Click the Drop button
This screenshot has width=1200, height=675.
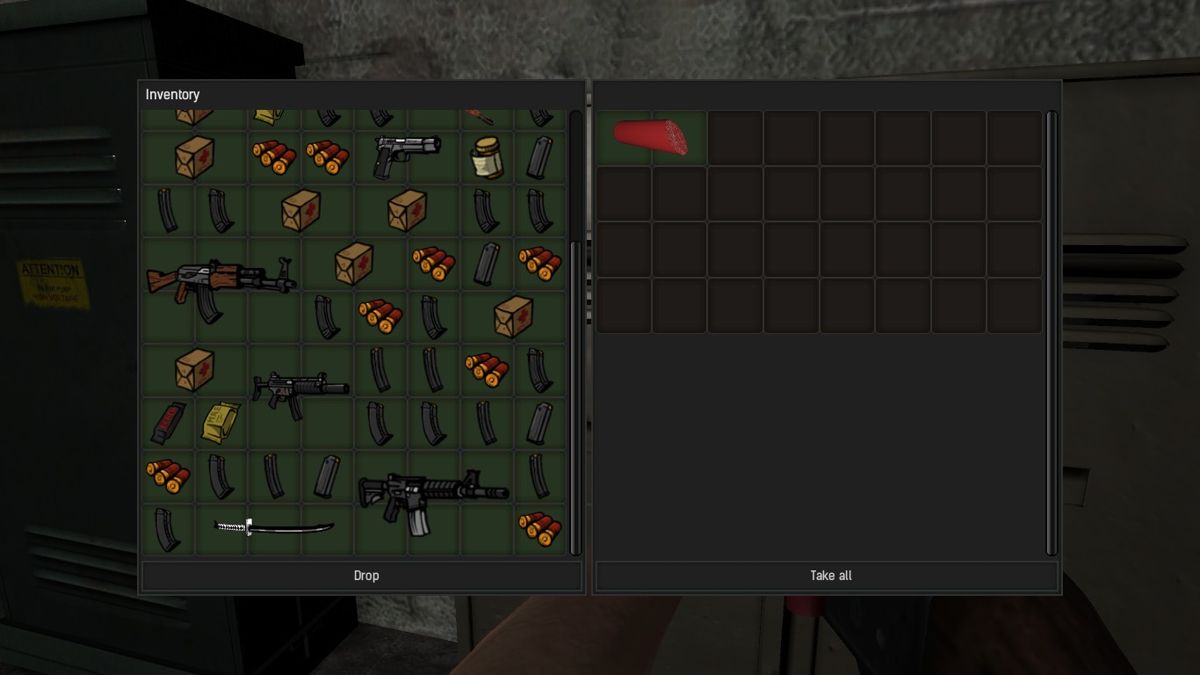tap(366, 576)
